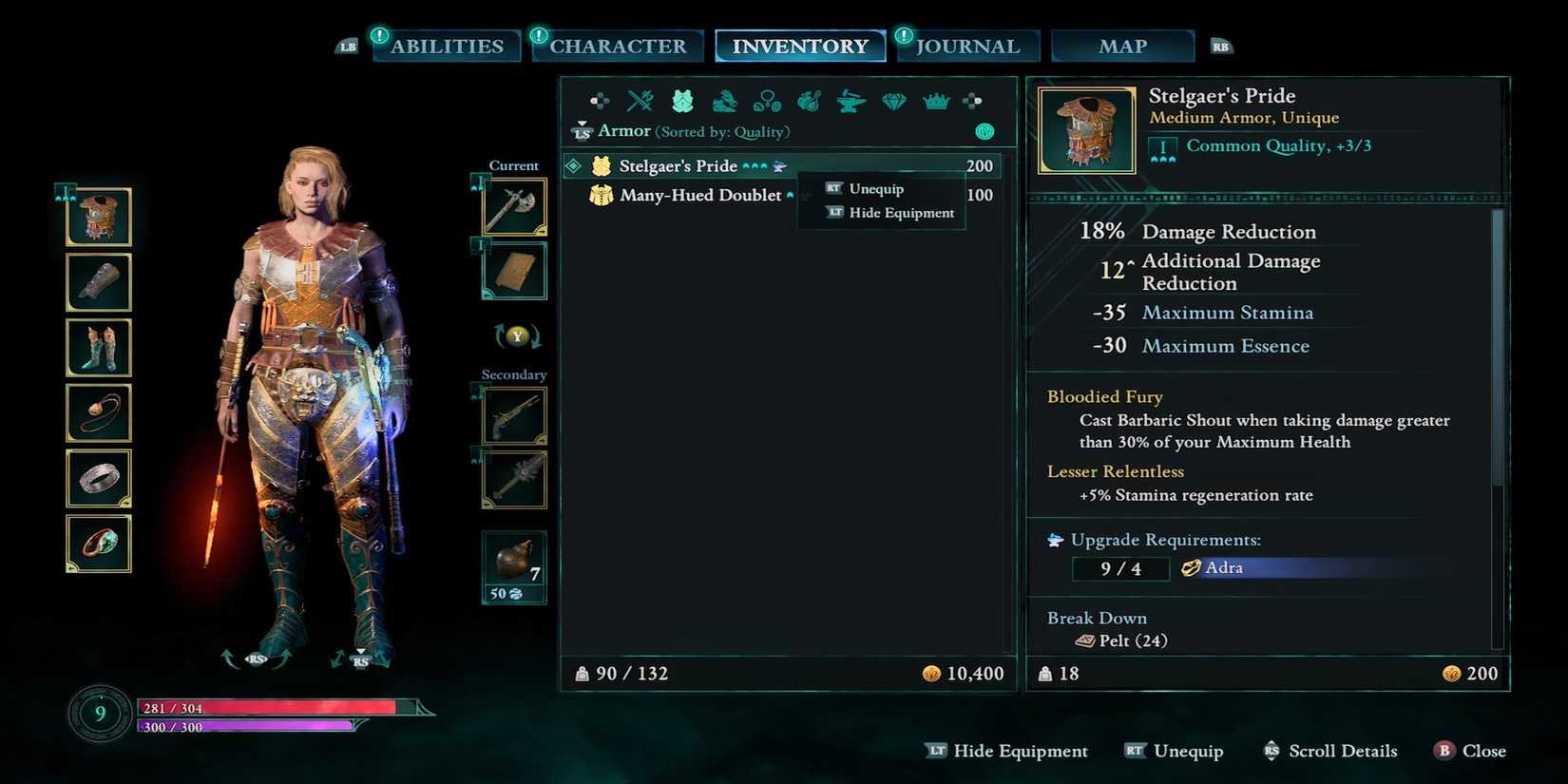Screen dimensions: 1568x784
Task: Toggle the ring equipment slot
Action: (x=99, y=478)
